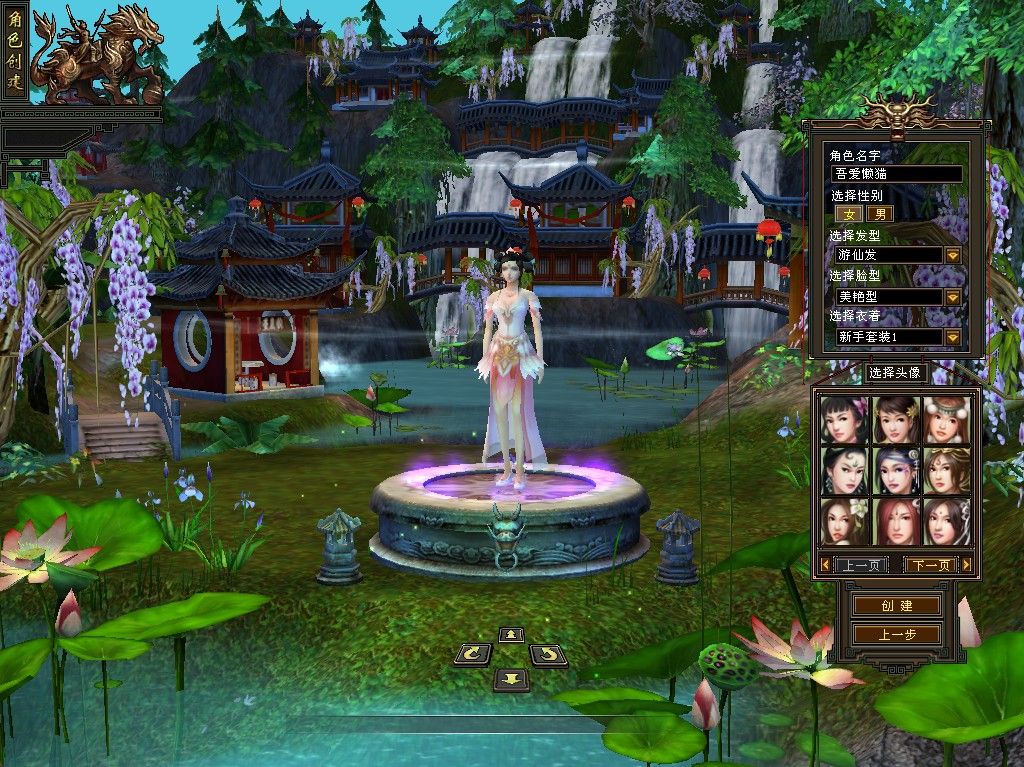Rotate character with the left curved arrow
The width and height of the screenshot is (1024, 767).
(x=473, y=656)
